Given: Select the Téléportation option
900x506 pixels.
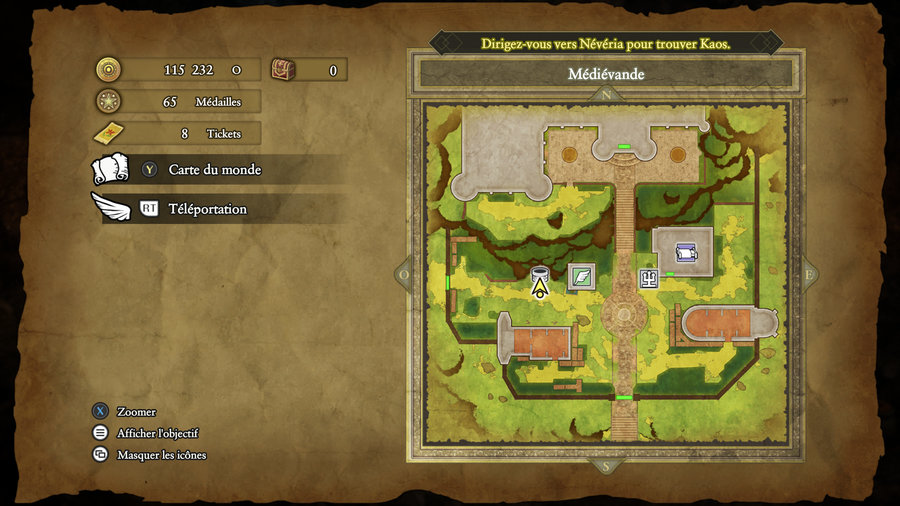Looking at the screenshot, I should point(207,209).
